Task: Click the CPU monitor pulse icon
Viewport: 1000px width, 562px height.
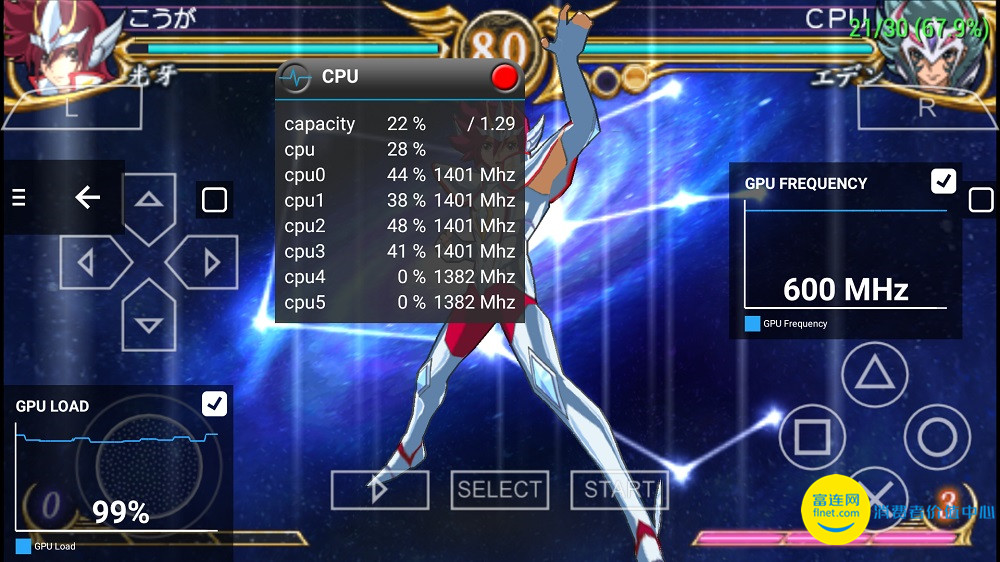Action: click(295, 77)
